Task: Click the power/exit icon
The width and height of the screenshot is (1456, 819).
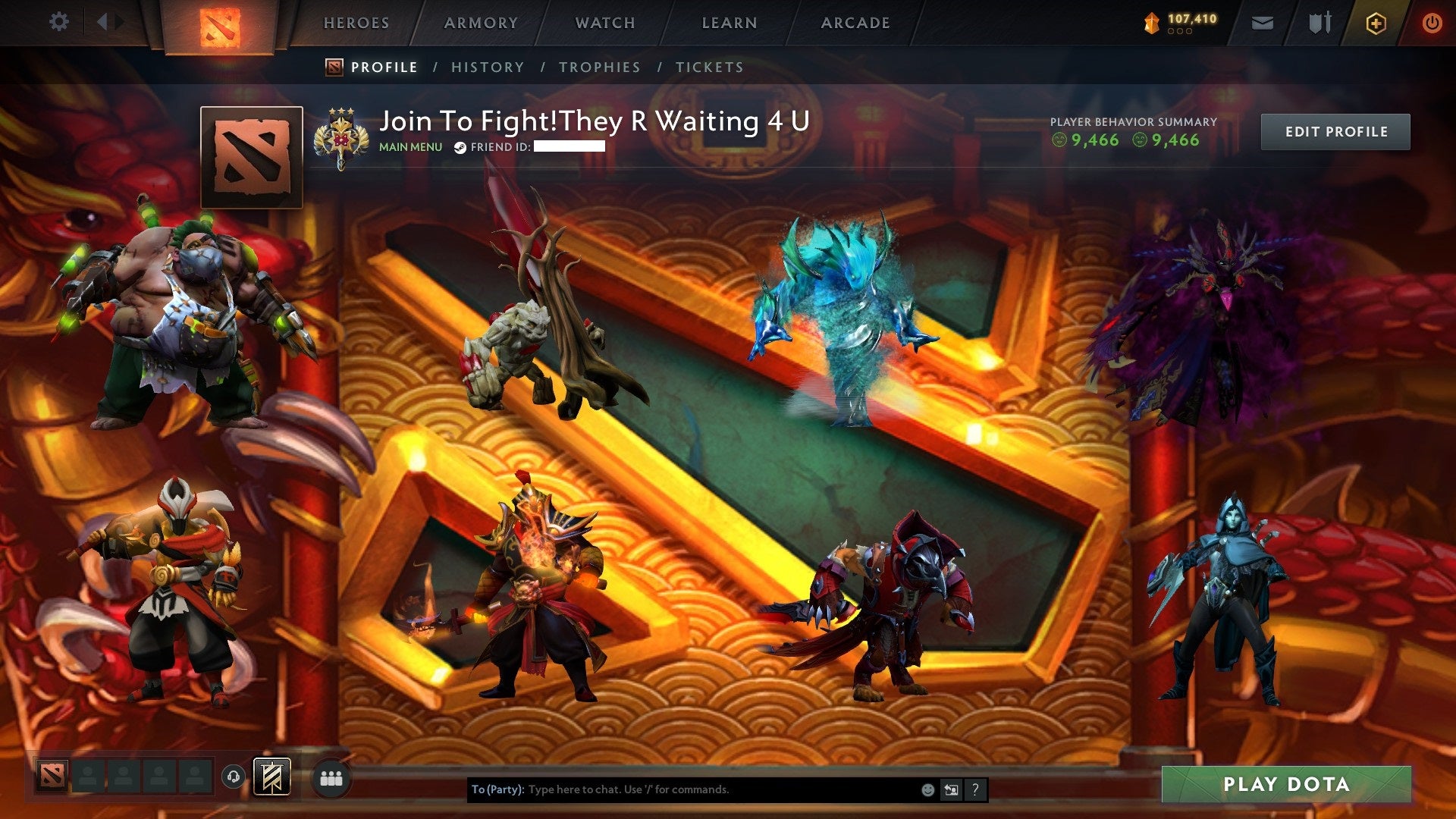Action: [1432, 23]
